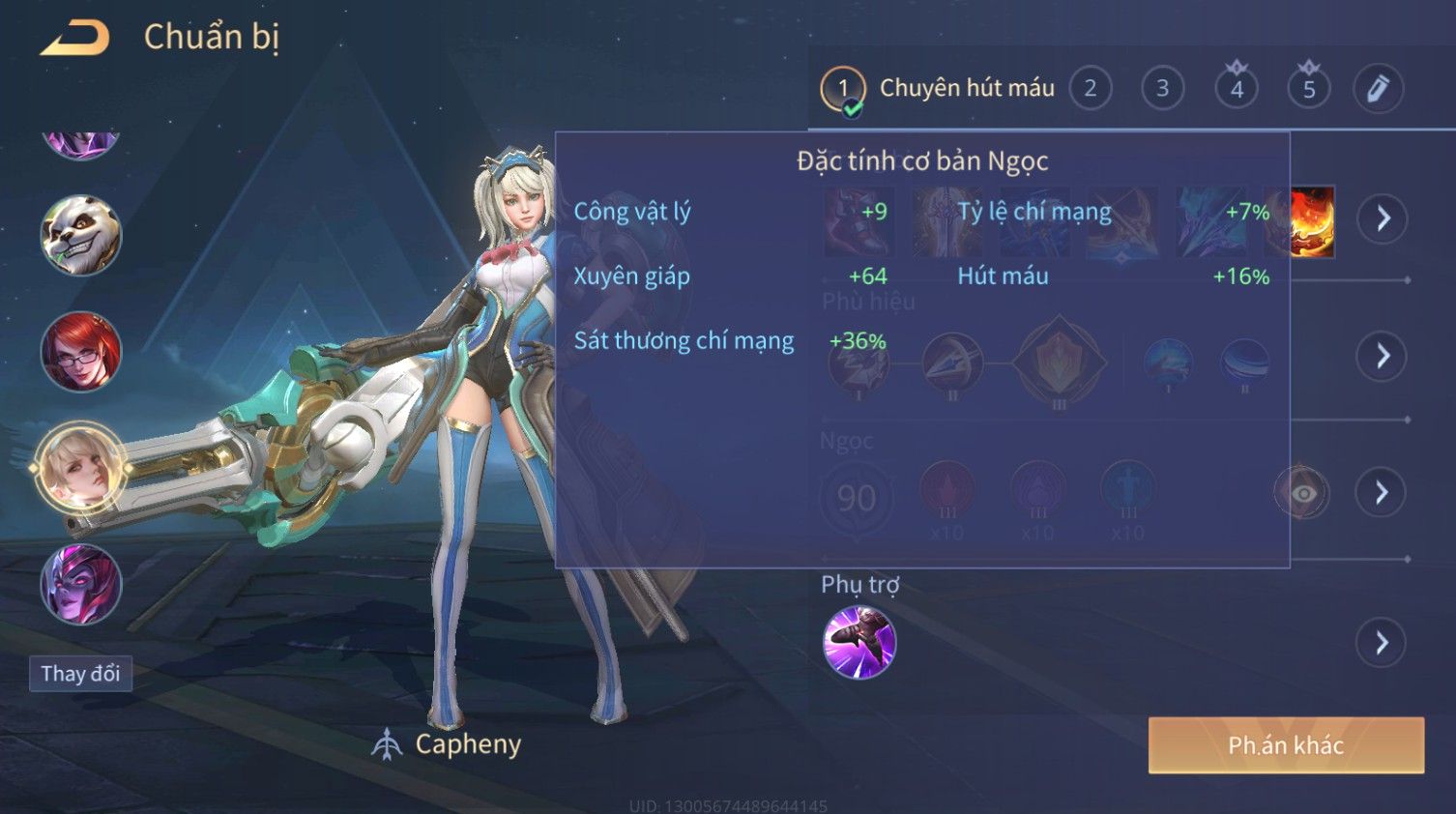Open the Phù hiệu badge arrow
1456x814 pixels.
(x=1383, y=356)
